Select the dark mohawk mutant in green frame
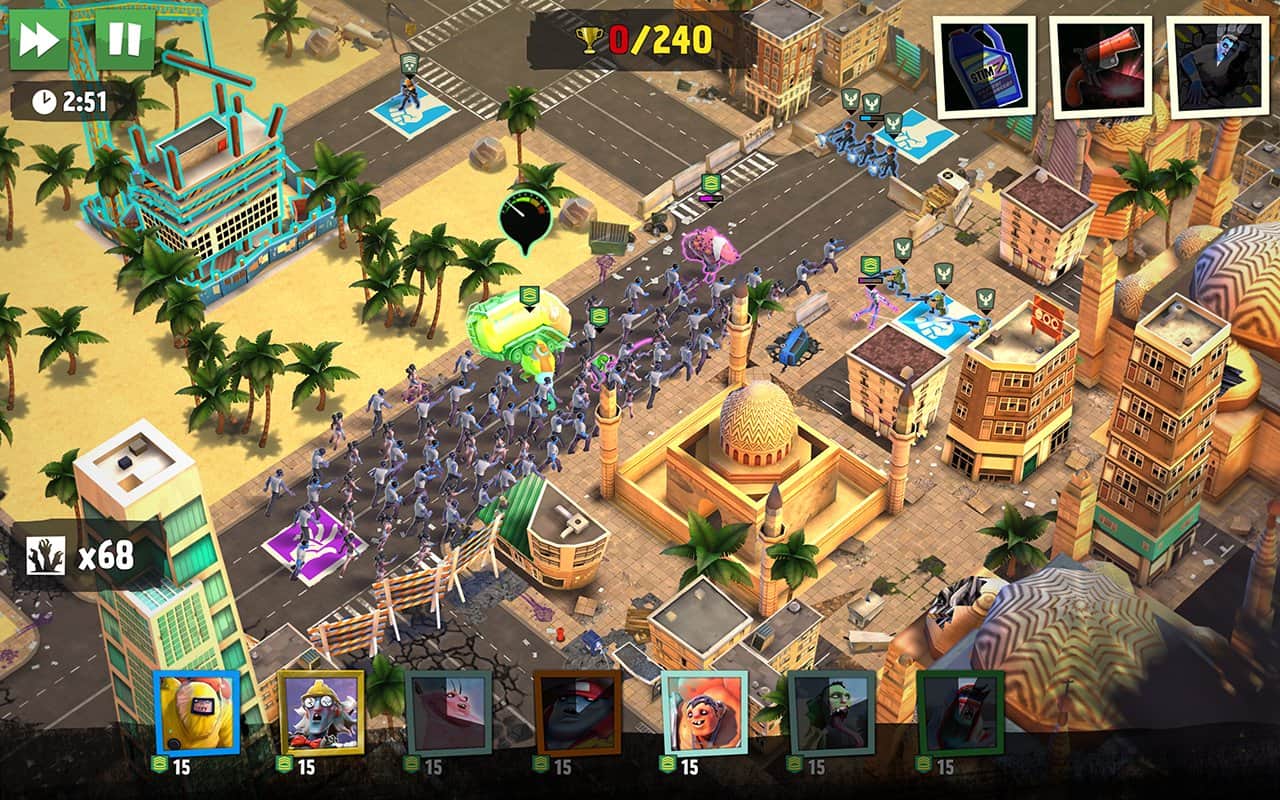The height and width of the screenshot is (800, 1280). pos(960,712)
